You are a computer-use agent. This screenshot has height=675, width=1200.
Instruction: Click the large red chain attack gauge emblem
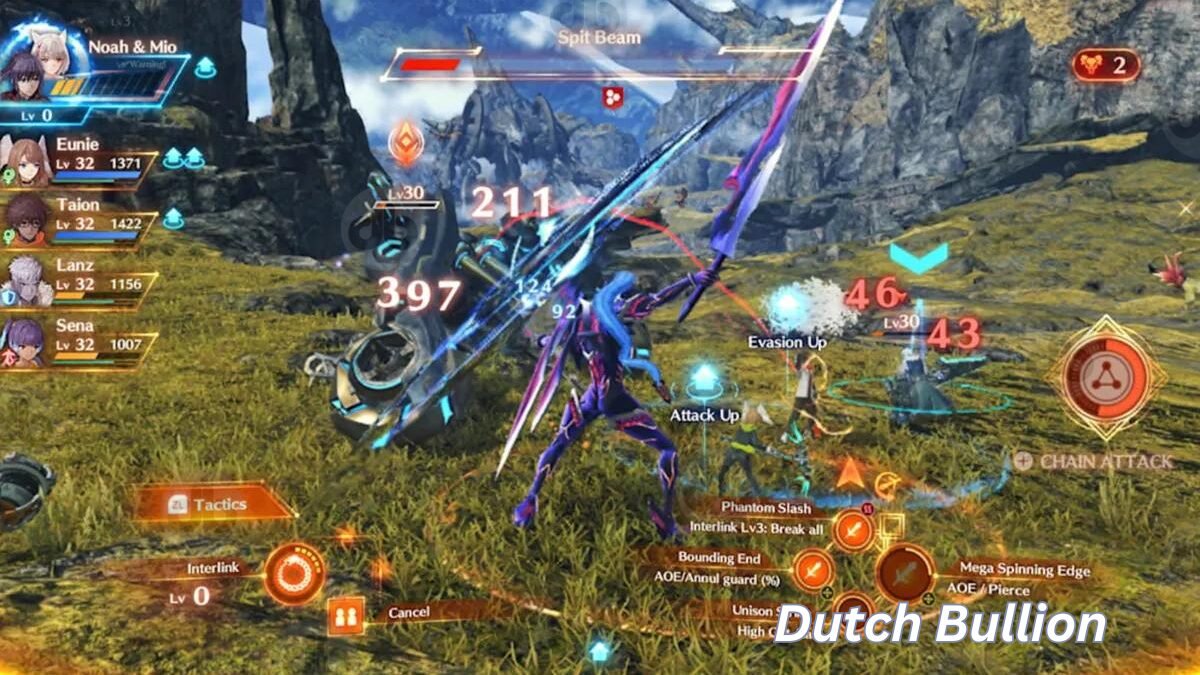pos(1104,378)
